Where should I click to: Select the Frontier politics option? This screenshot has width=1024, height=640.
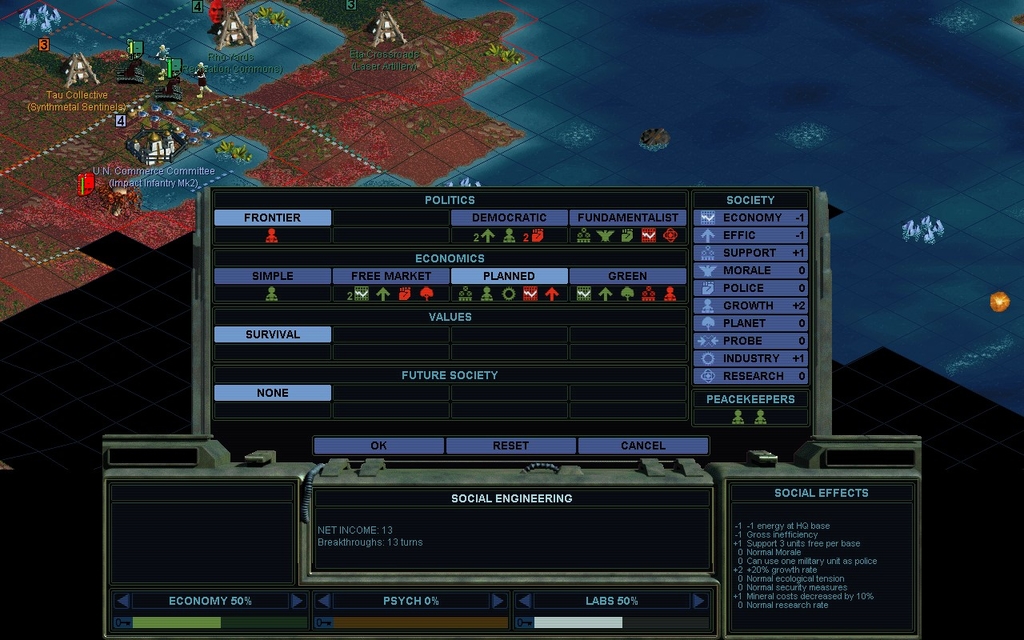point(272,218)
